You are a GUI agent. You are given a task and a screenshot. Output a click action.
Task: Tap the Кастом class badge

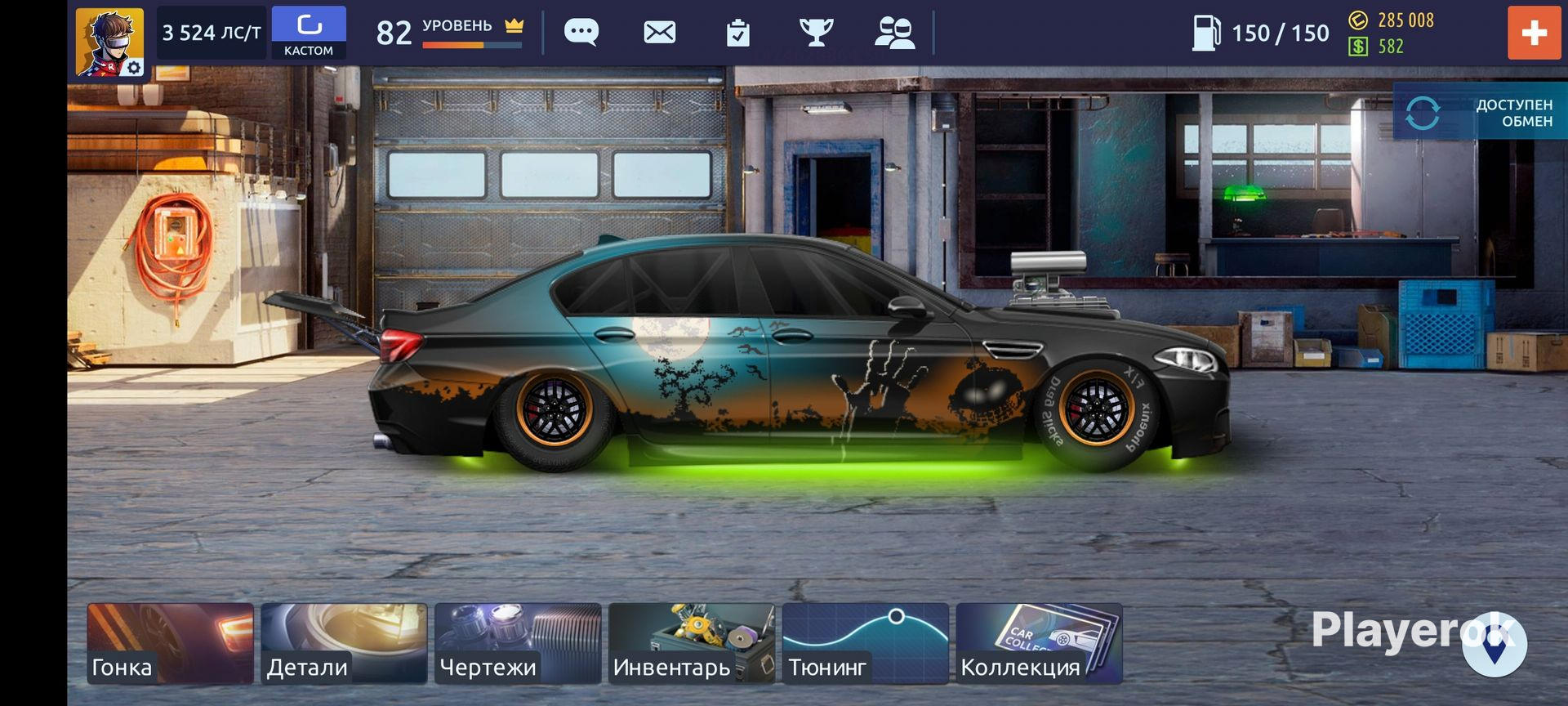(308, 33)
